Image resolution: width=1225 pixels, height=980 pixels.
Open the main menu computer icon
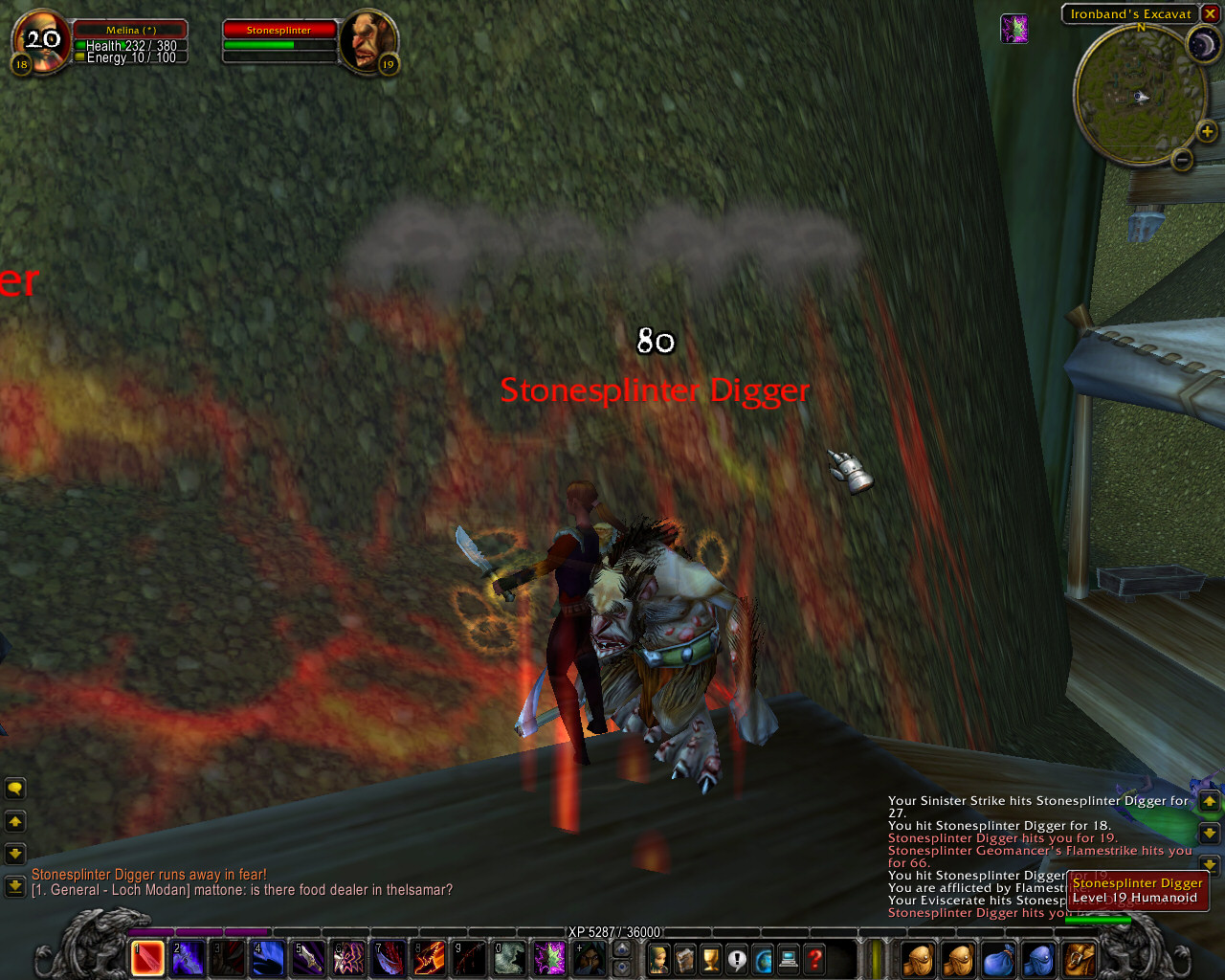coord(787,957)
